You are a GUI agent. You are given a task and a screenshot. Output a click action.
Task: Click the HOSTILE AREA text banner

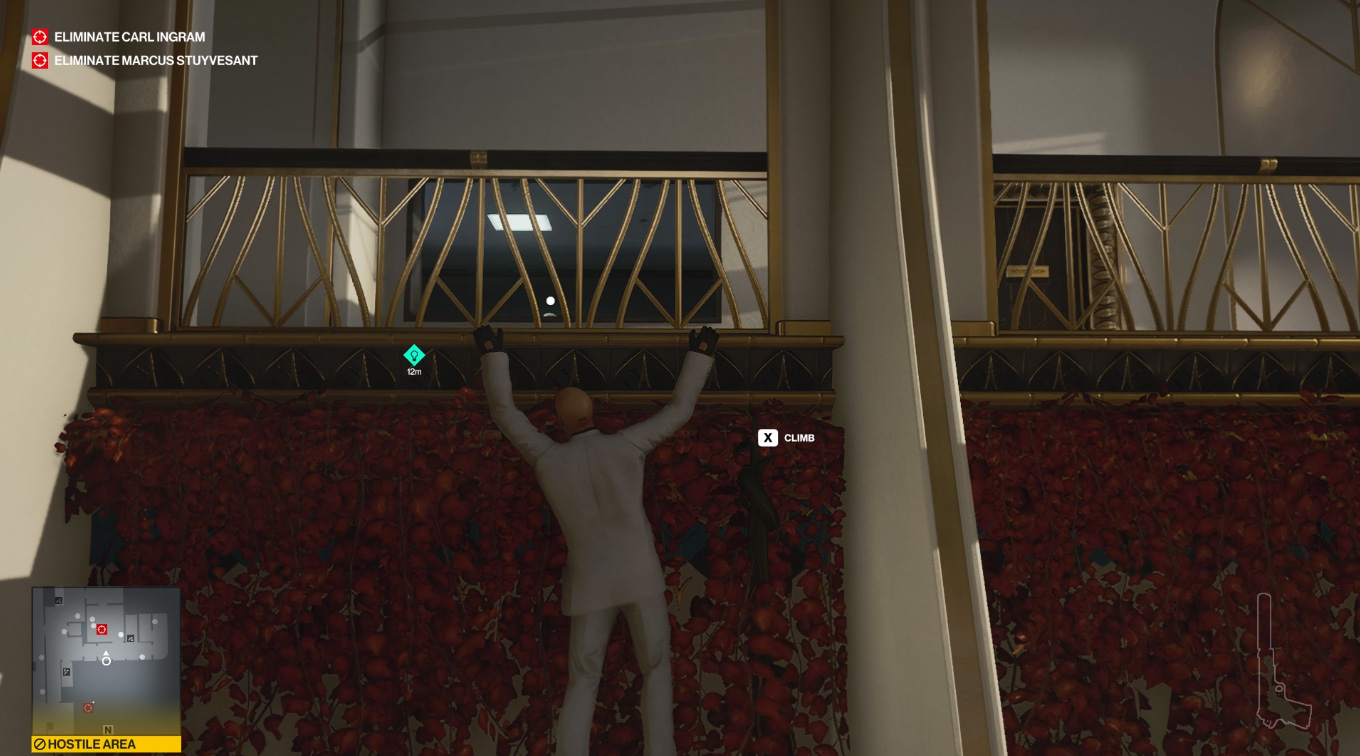90,743
